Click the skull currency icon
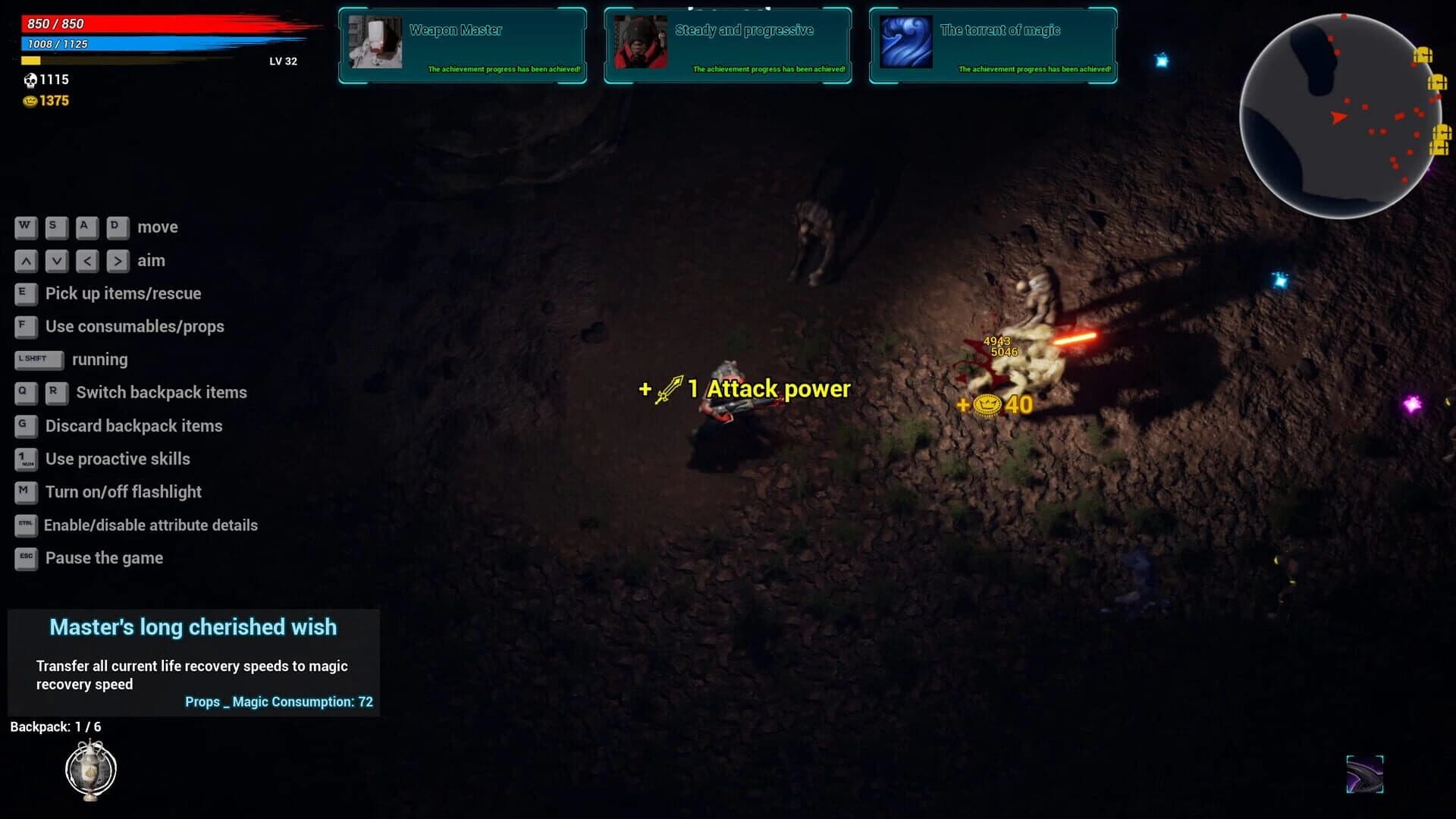 click(x=31, y=79)
